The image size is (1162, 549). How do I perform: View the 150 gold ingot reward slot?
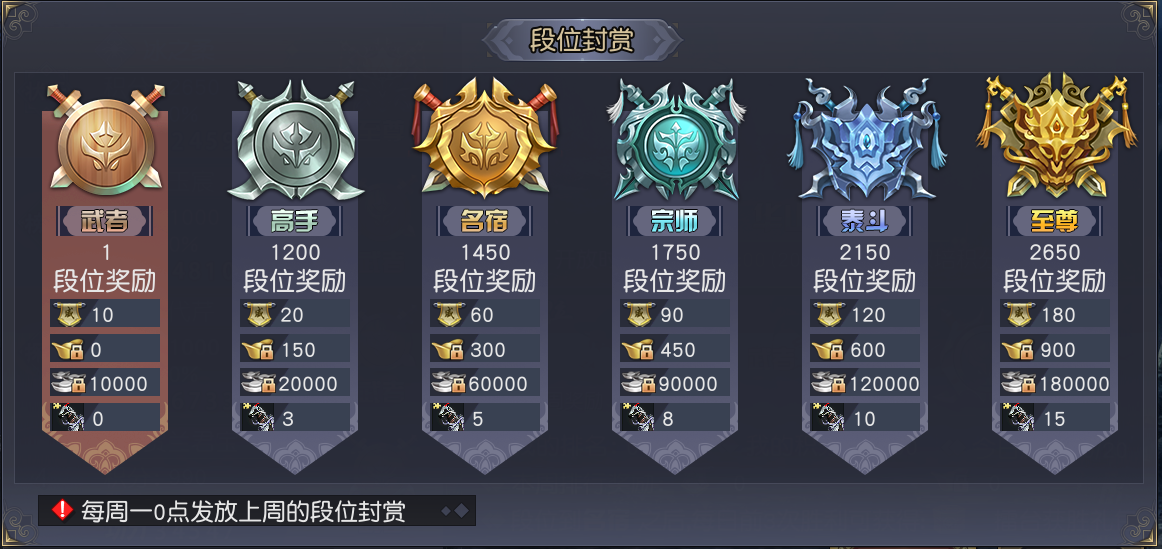[294, 349]
